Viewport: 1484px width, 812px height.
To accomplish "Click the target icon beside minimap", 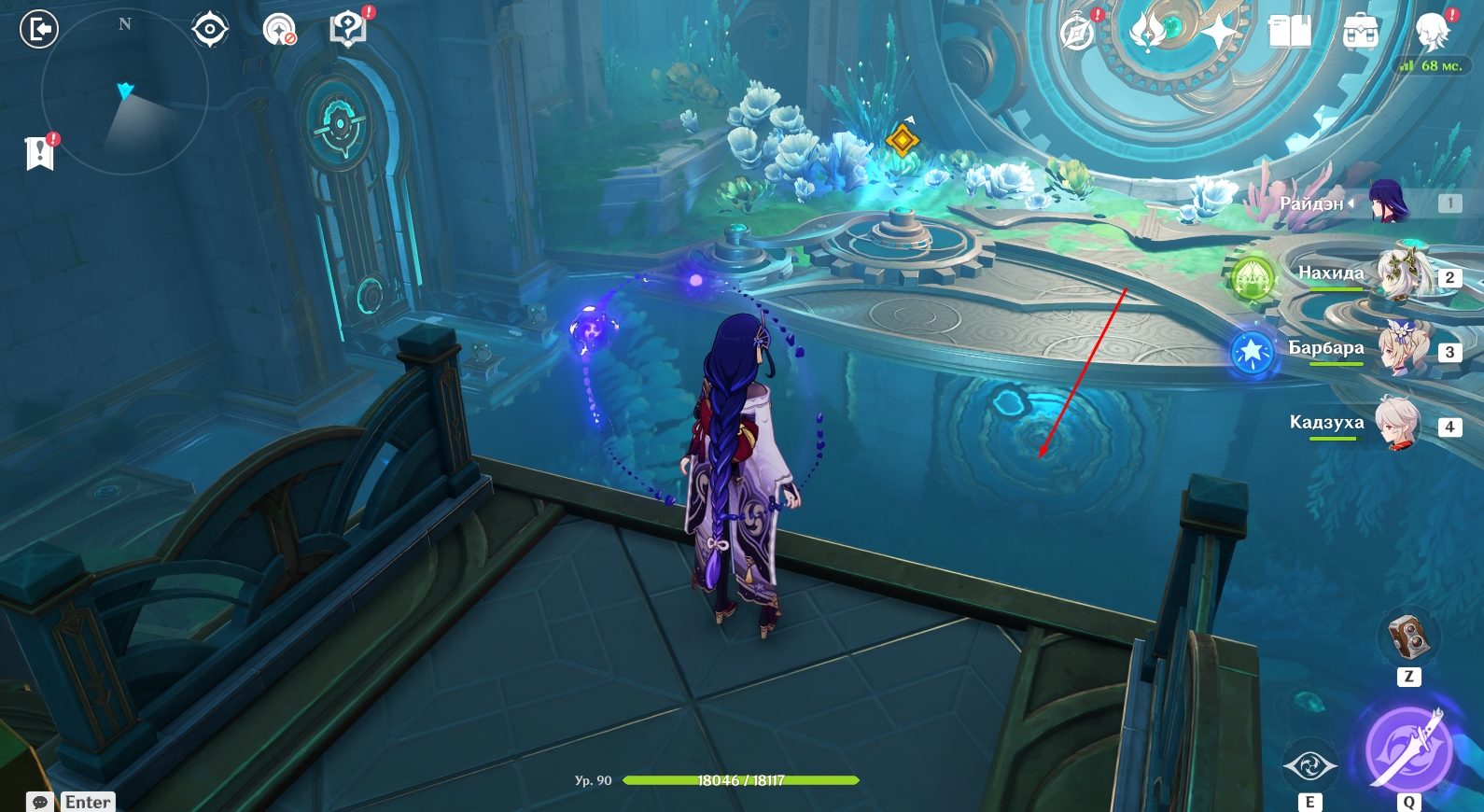I will pyautogui.click(x=279, y=30).
